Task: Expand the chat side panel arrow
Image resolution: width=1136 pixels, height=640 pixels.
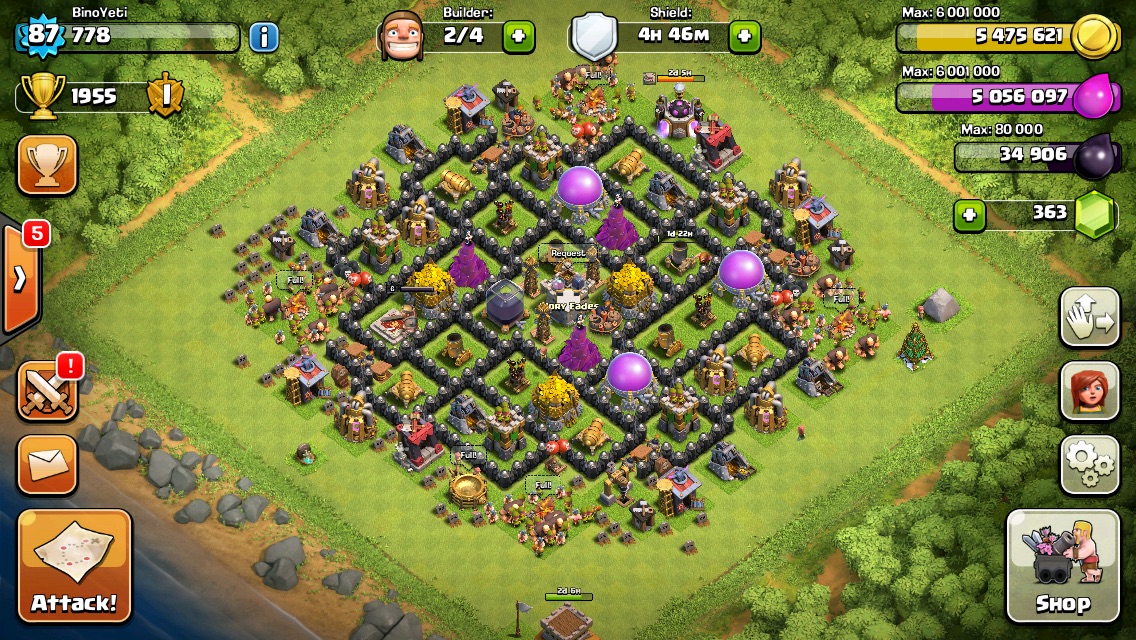Action: [20, 279]
